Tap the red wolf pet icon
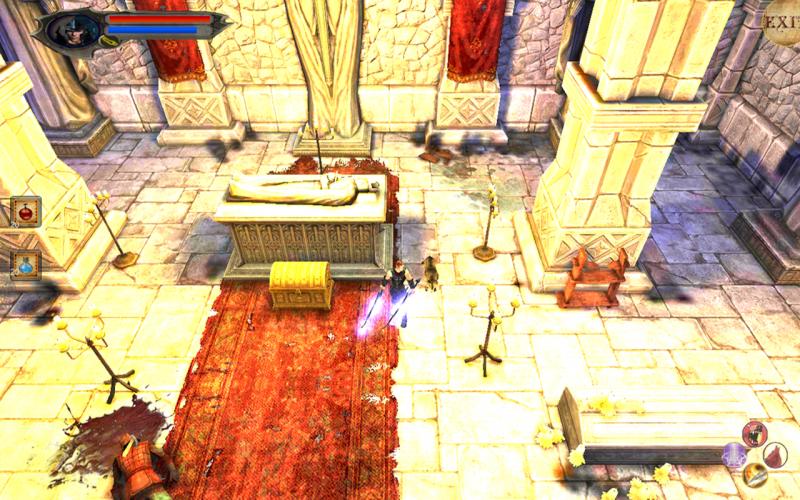This screenshot has width=800, height=500. point(775,454)
